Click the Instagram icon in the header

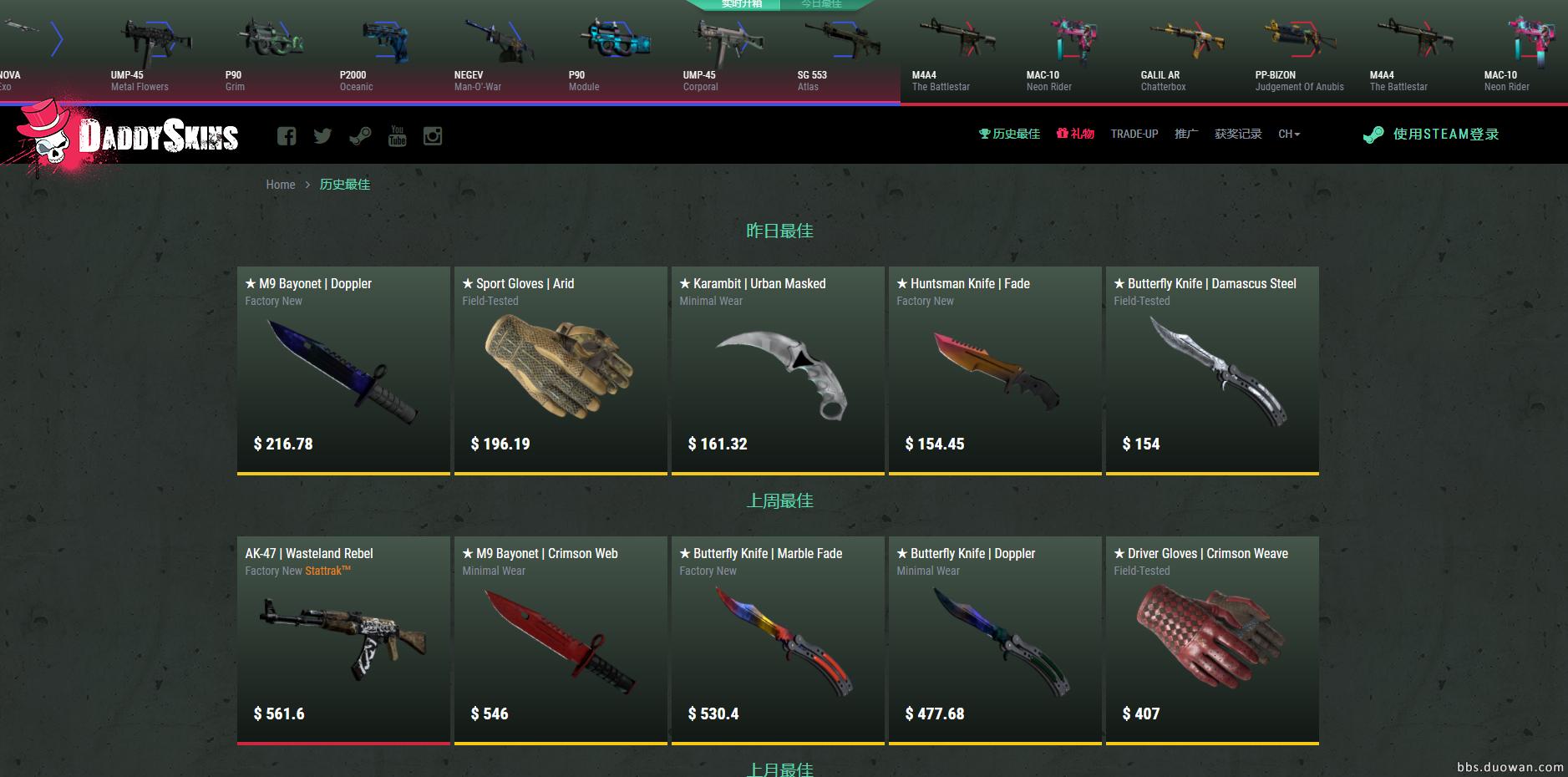tap(434, 135)
